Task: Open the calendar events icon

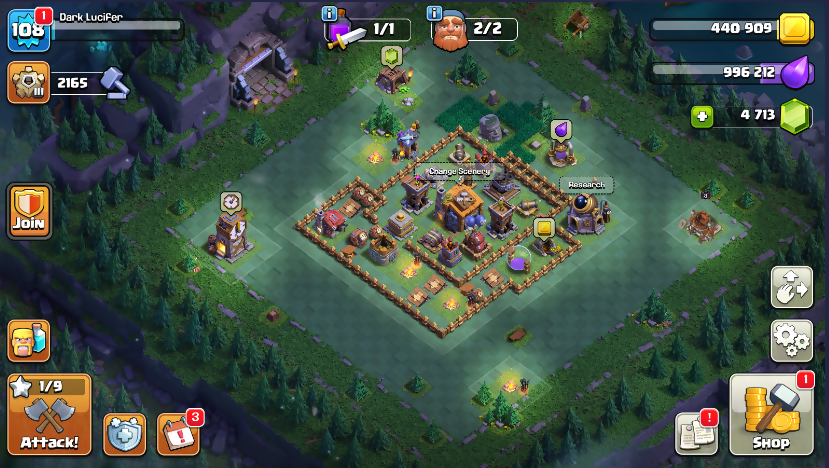Action: tap(179, 434)
